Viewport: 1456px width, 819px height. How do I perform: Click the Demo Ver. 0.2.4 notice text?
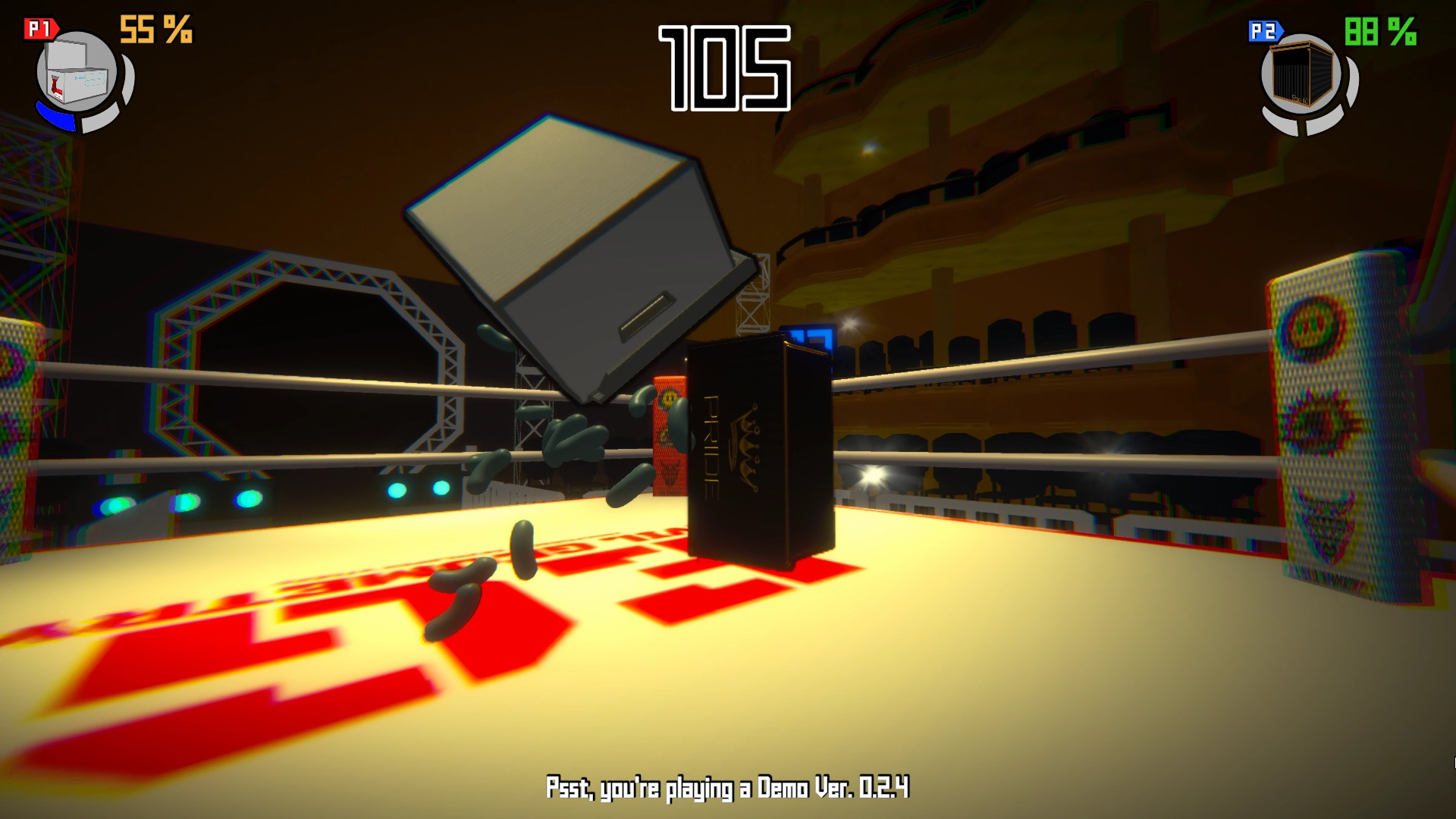pos(728,789)
